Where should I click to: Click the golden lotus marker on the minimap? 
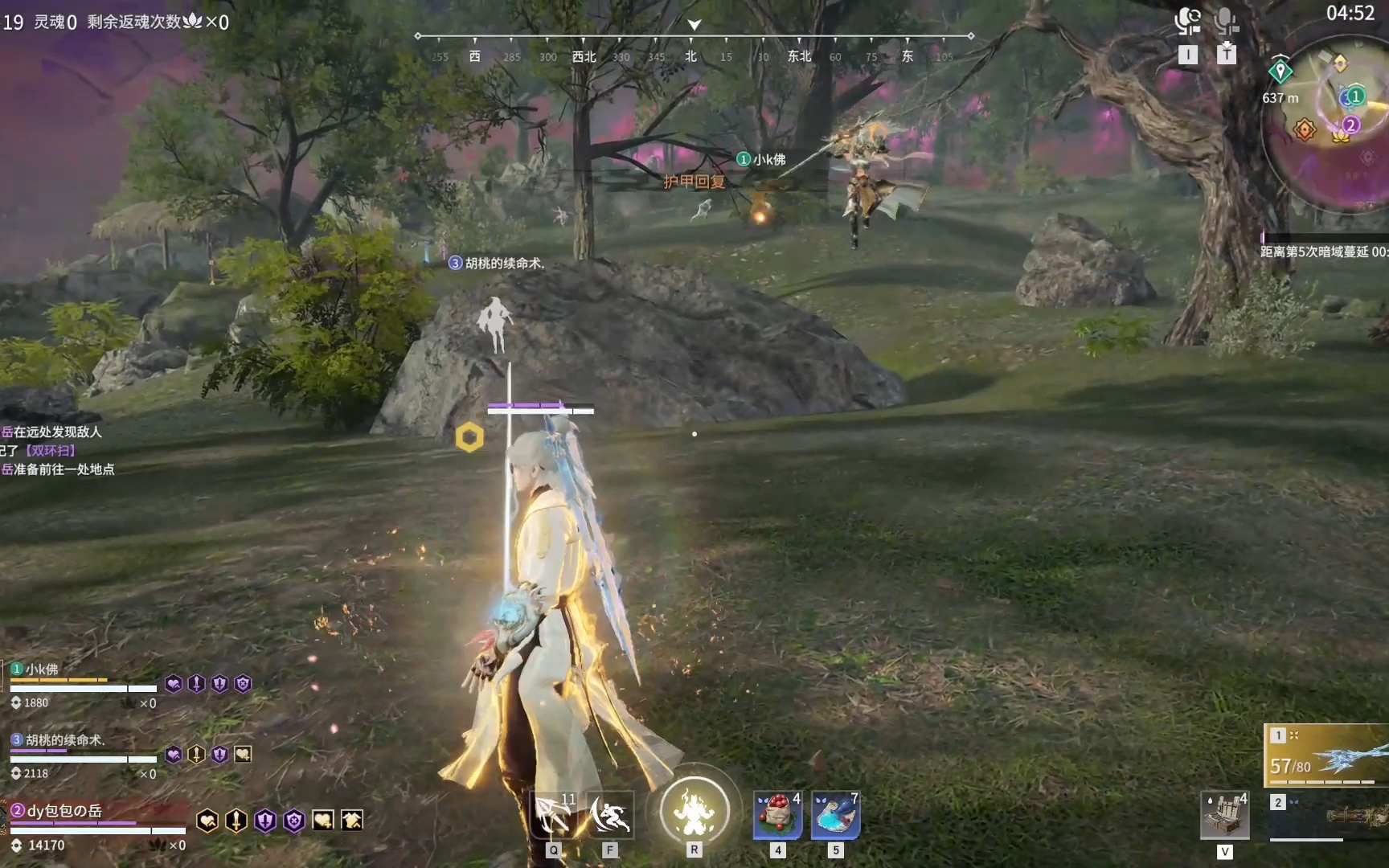coord(1340,137)
